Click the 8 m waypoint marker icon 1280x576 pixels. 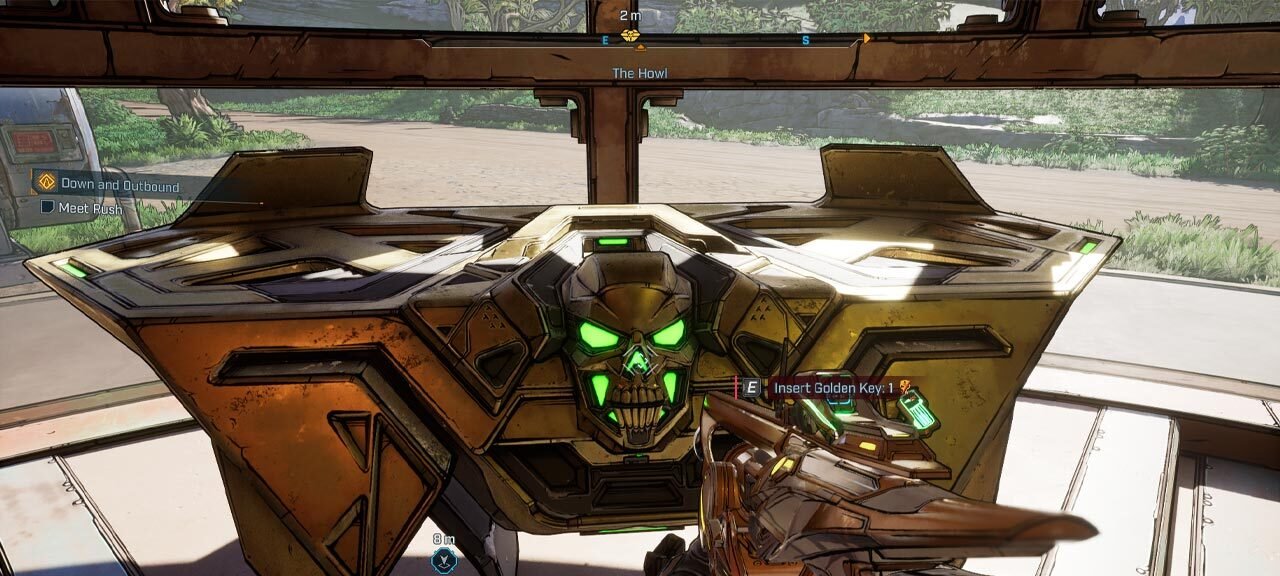pyautogui.click(x=443, y=560)
